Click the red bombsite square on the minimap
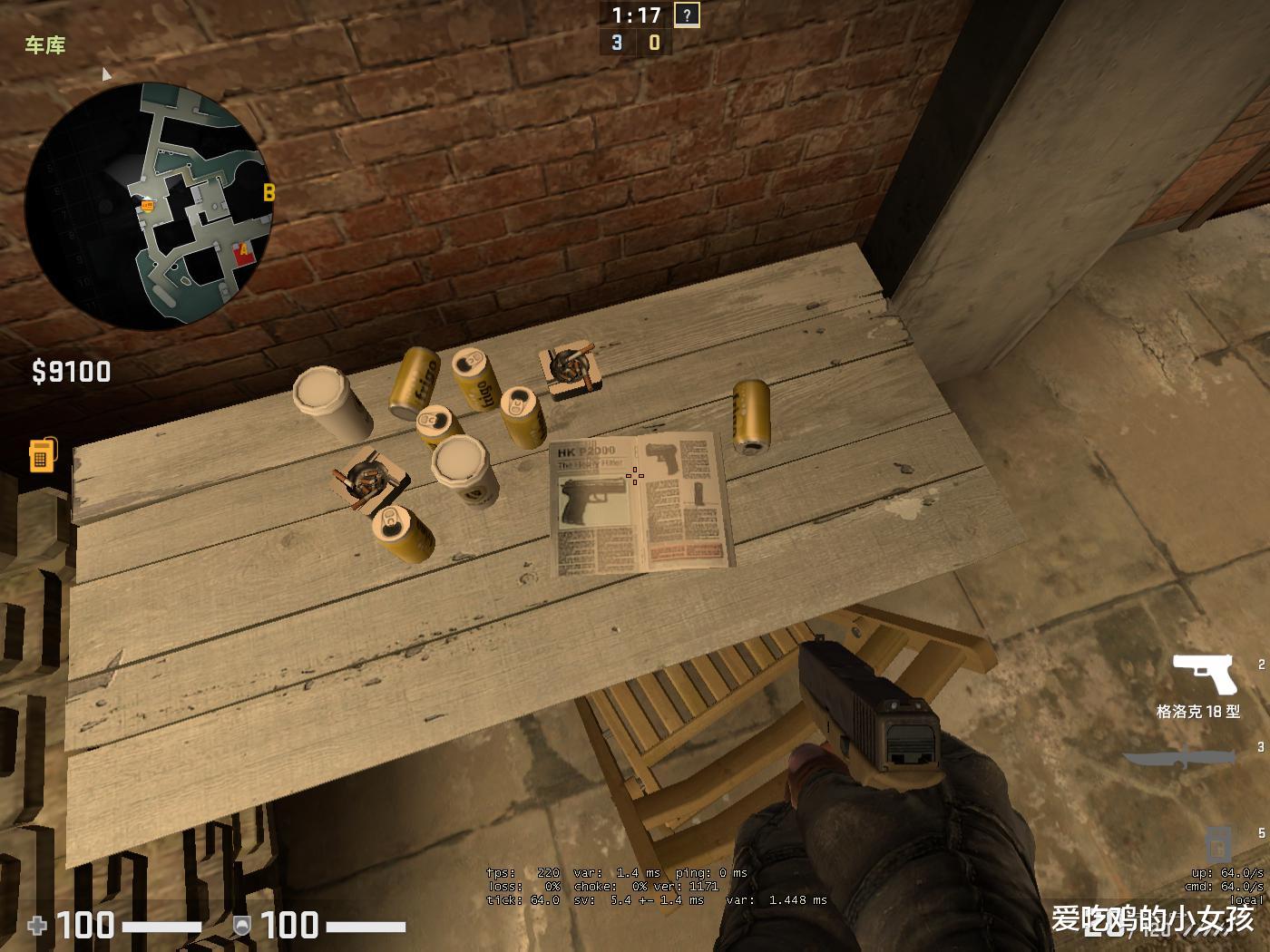This screenshot has height=952, width=1270. [241, 251]
